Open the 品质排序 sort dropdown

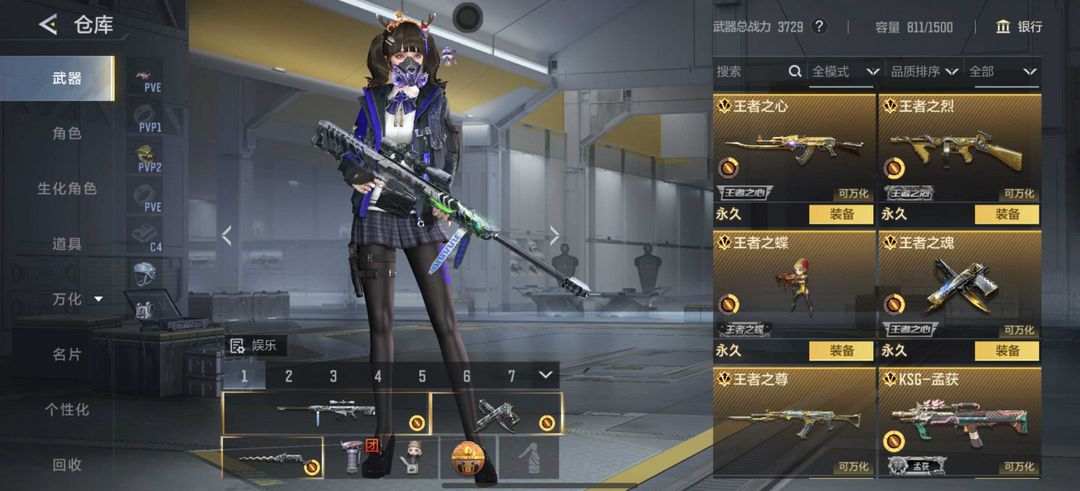[924, 72]
